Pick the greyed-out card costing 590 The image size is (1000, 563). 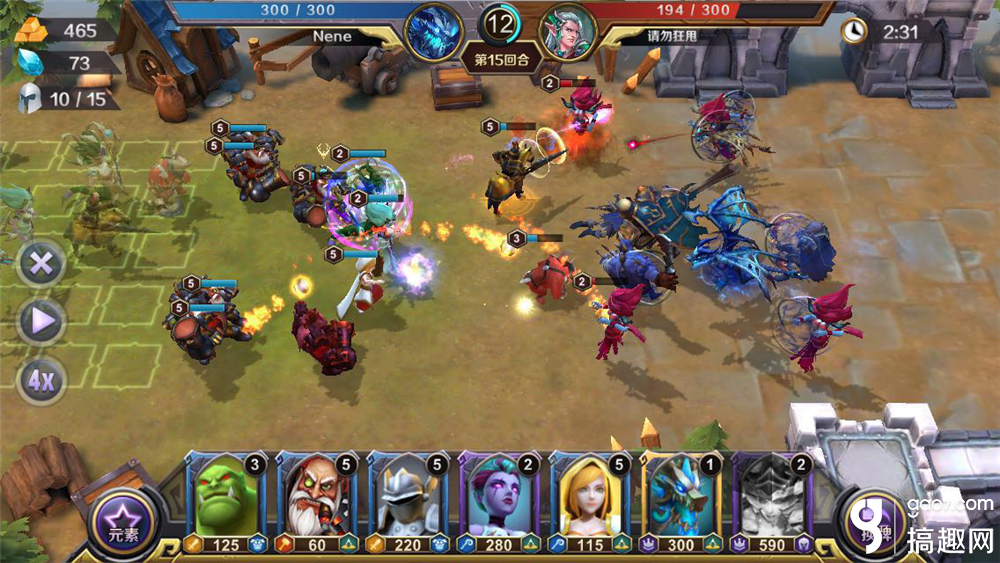[772, 500]
